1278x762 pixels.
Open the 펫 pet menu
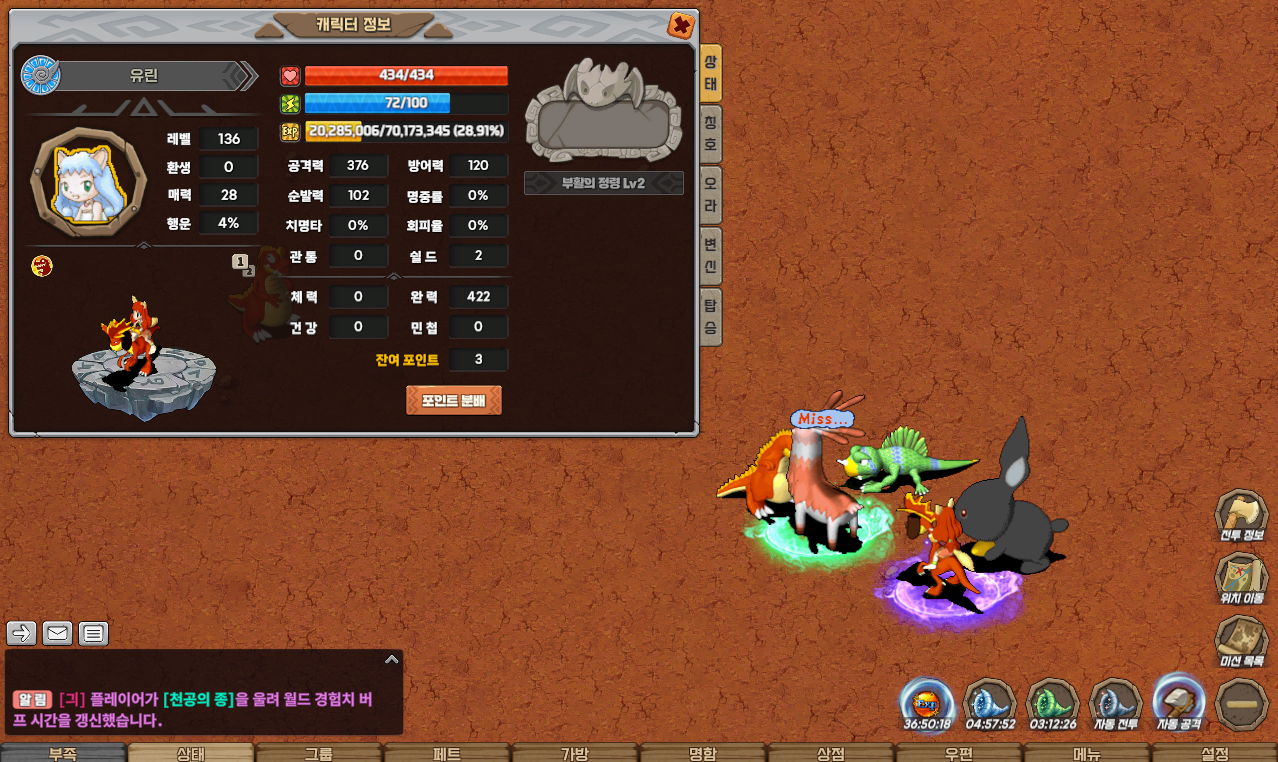(x=446, y=753)
